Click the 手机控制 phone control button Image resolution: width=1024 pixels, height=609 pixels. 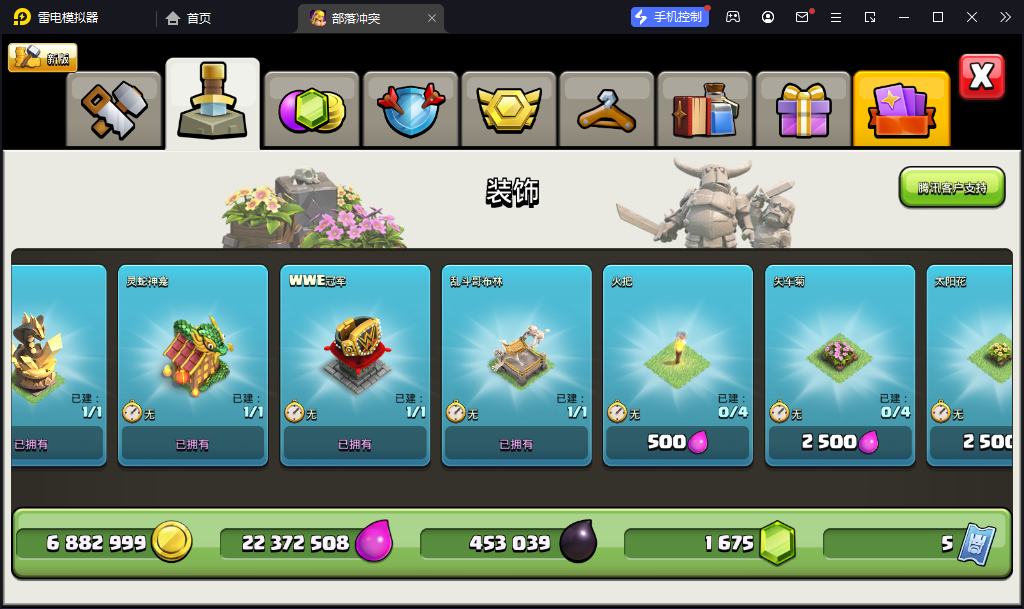click(x=669, y=17)
